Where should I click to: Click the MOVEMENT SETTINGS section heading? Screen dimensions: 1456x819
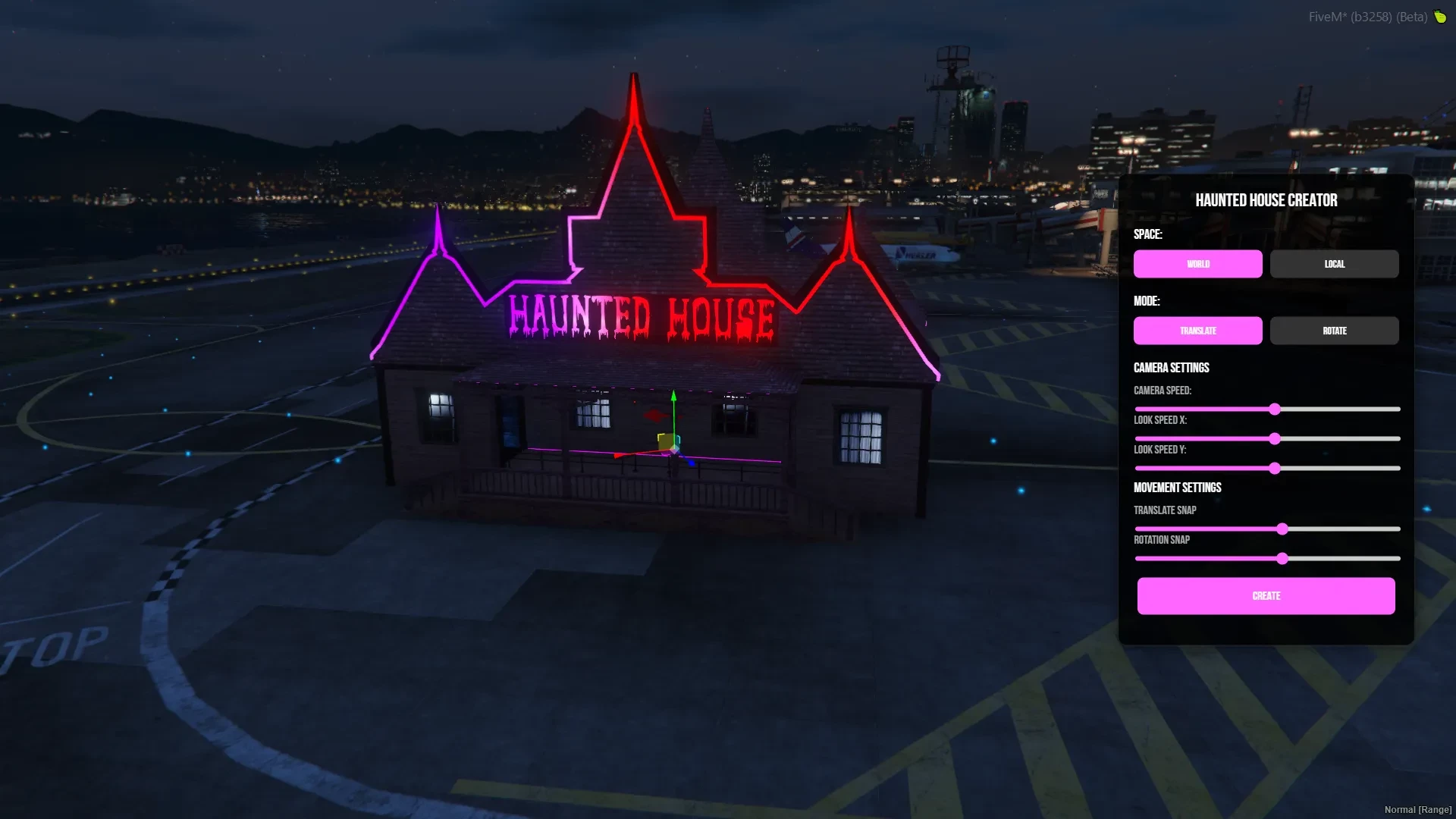1177,488
